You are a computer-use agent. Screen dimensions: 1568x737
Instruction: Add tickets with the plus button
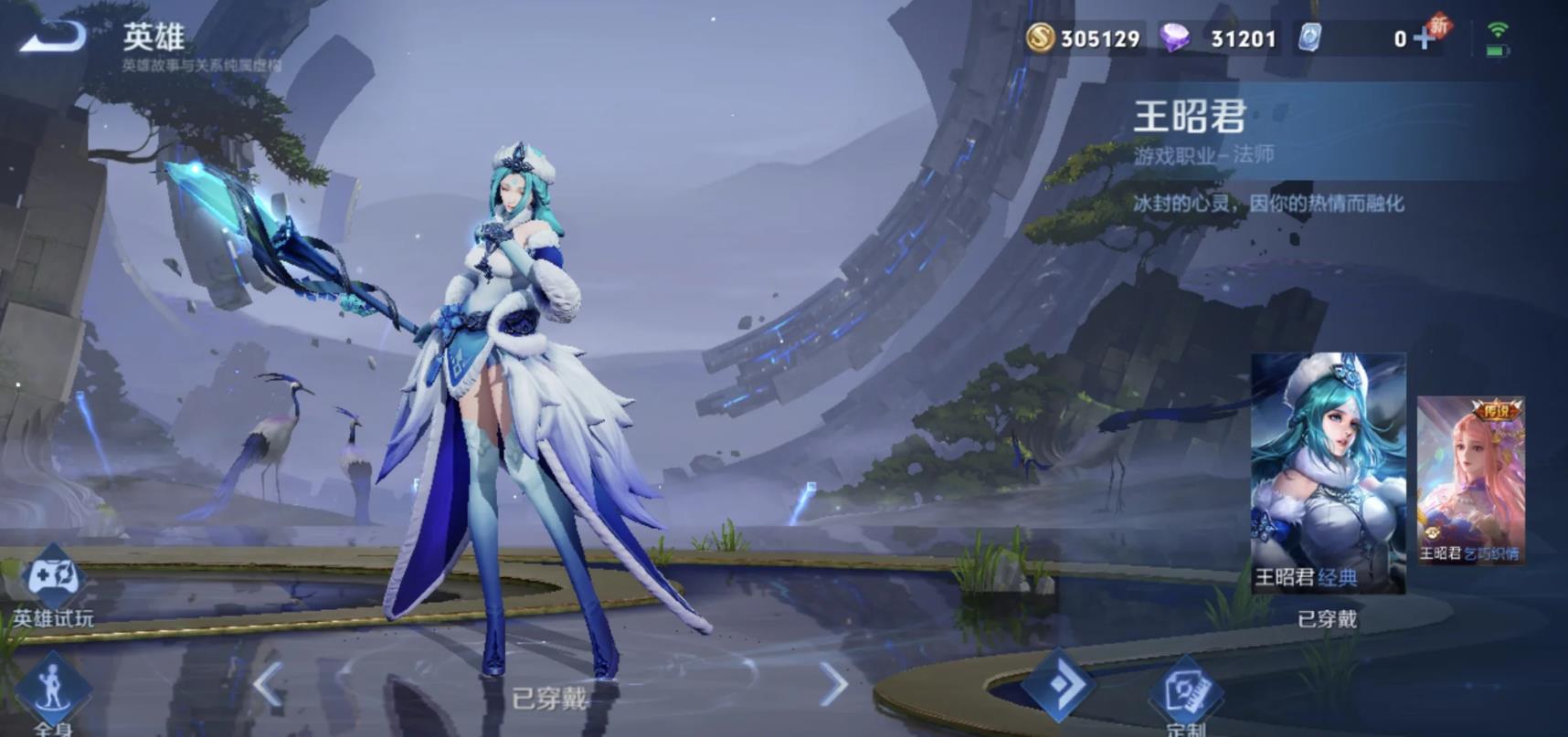coord(1424,38)
